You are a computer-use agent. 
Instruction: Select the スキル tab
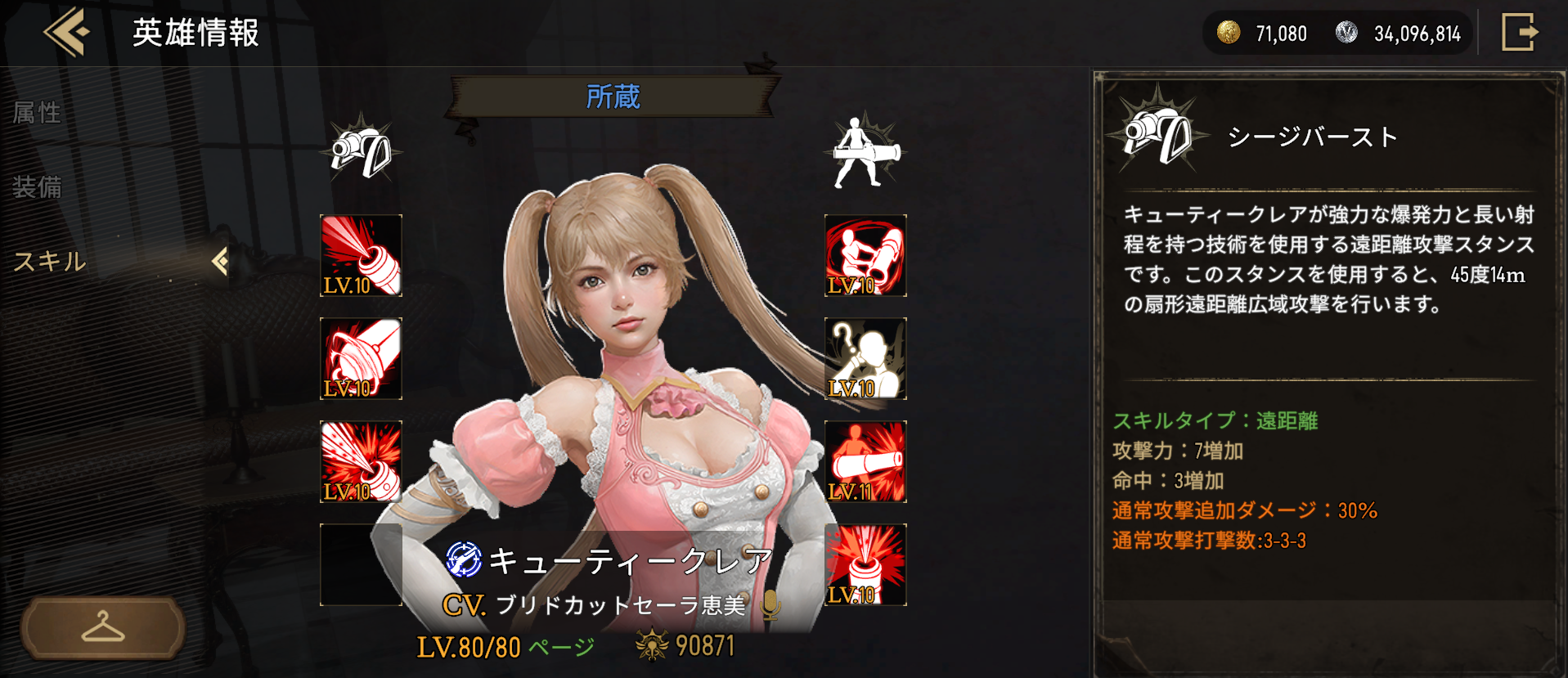49,263
